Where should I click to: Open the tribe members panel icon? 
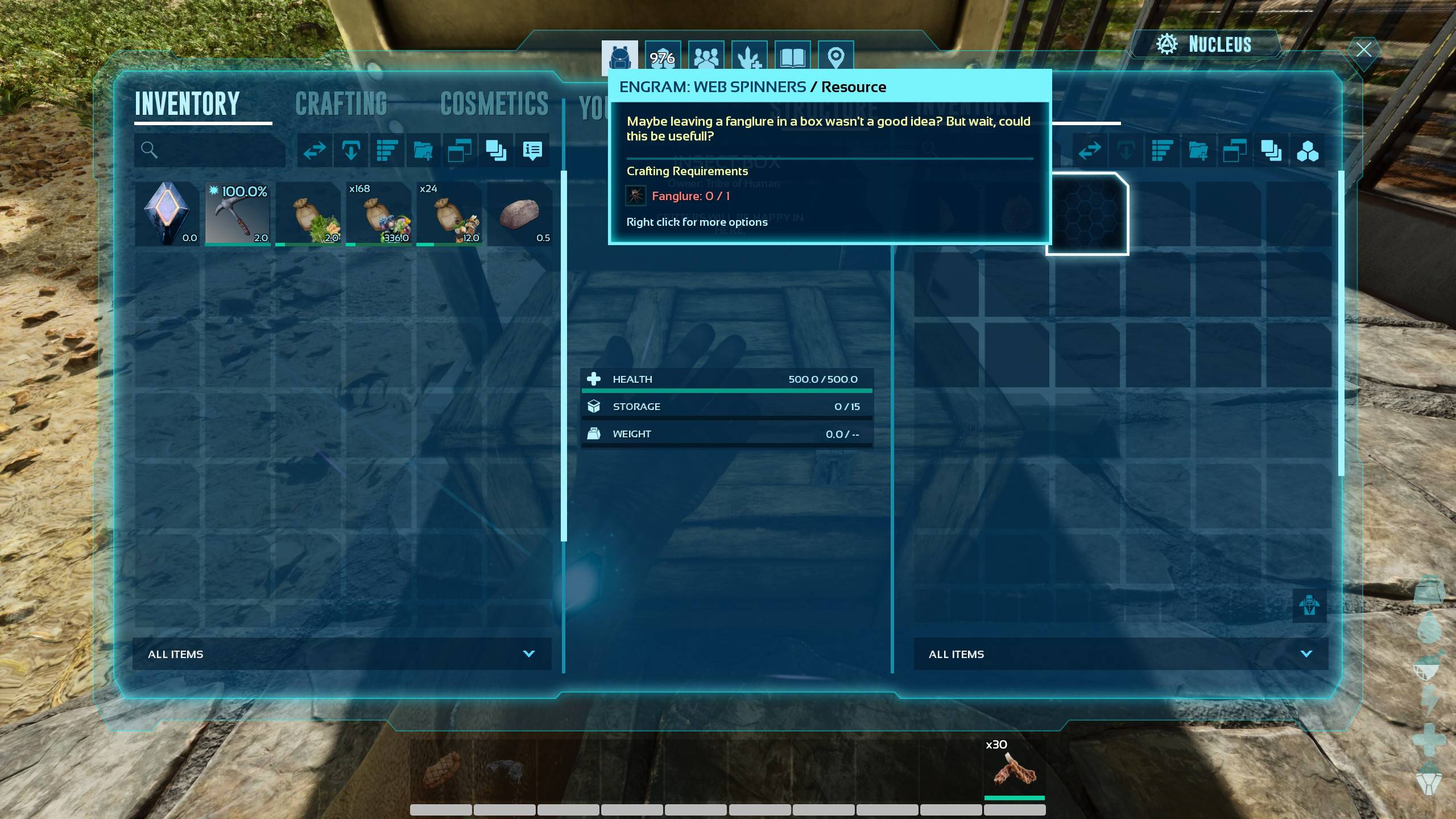[706, 57]
